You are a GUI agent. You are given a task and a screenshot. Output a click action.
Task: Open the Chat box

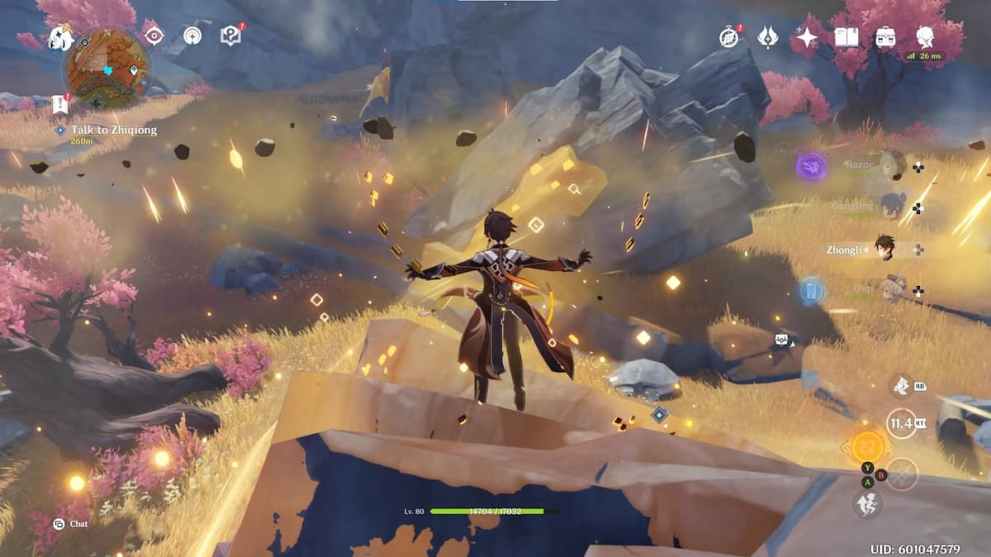coord(70,523)
